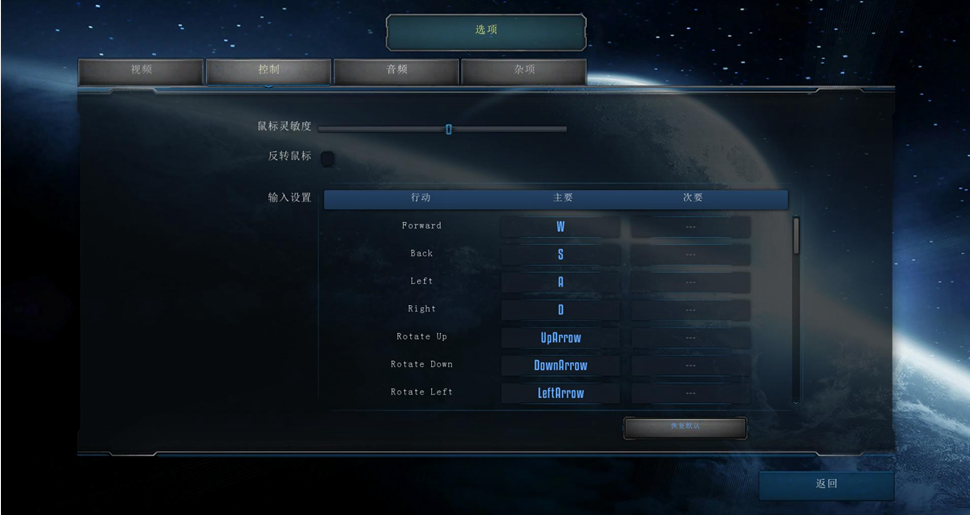
Task: Set a secondary key for Forward
Action: pos(690,227)
